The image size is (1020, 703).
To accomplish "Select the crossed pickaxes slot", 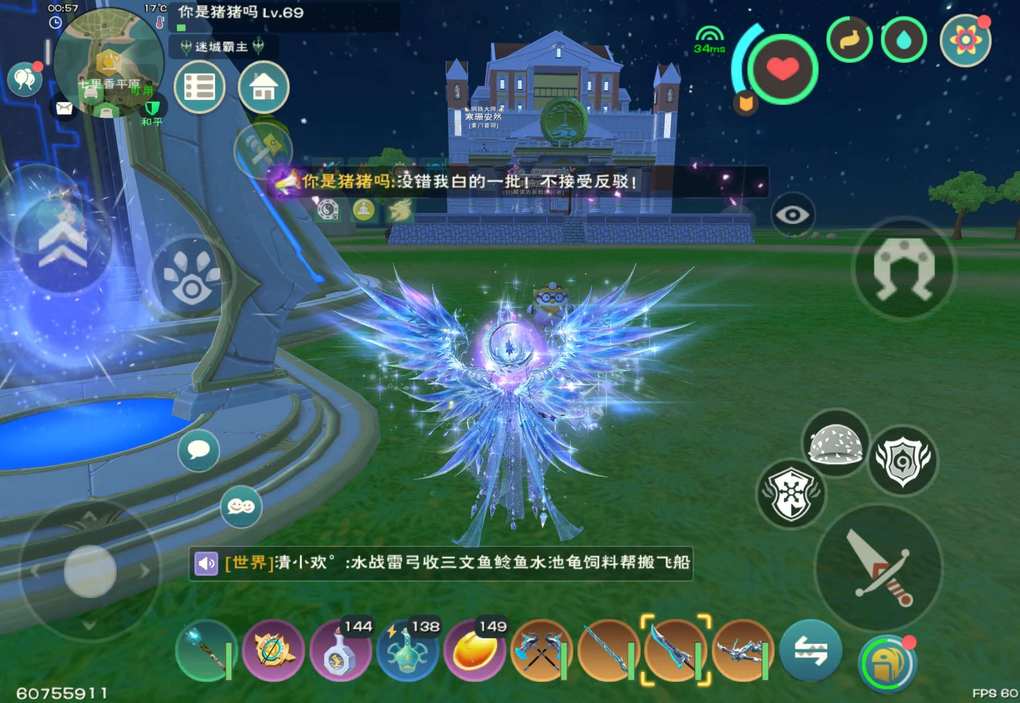I will coord(541,651).
